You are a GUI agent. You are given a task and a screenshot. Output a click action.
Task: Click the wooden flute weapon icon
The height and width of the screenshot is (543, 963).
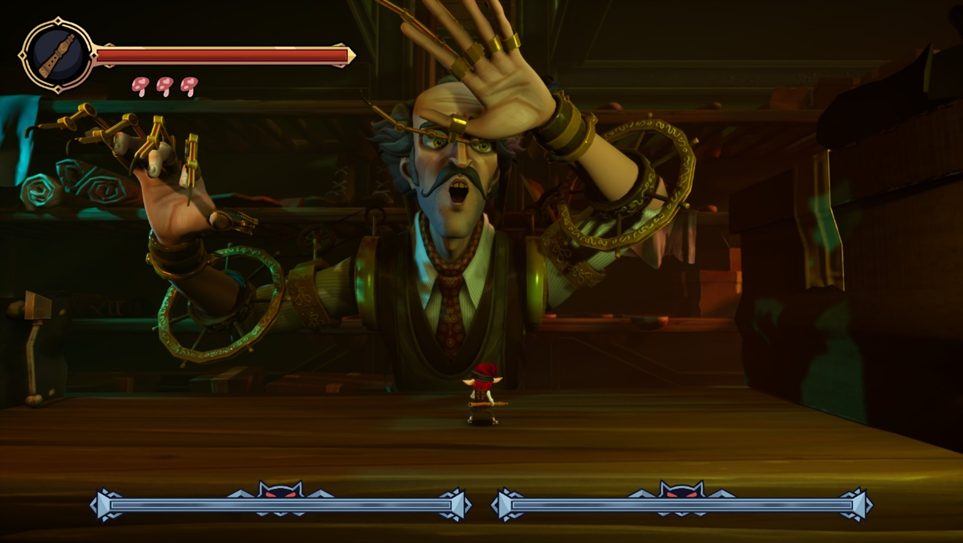point(57,55)
